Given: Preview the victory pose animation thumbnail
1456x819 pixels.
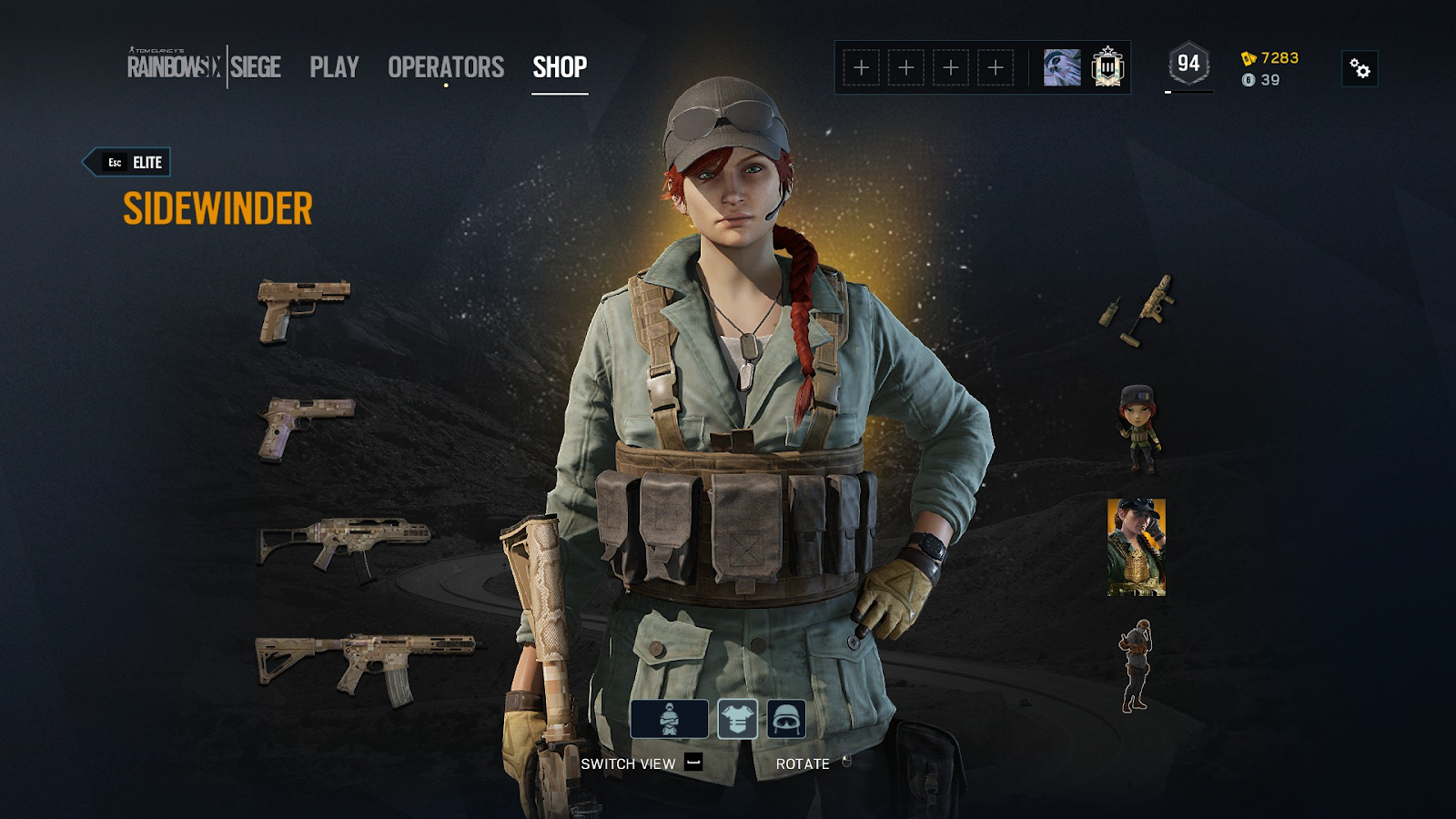Looking at the screenshot, I should [x=1136, y=665].
